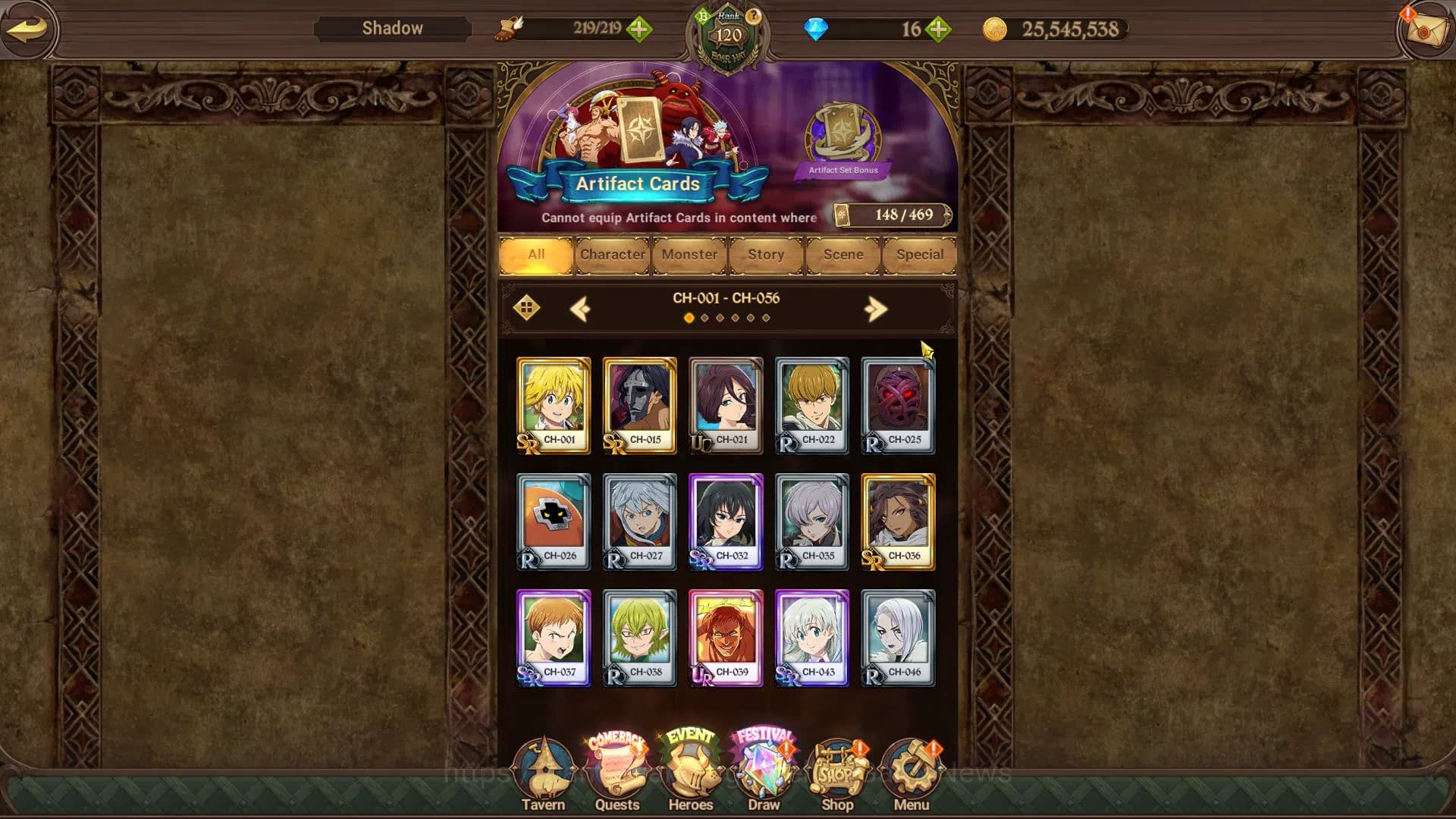The width and height of the screenshot is (1456, 819).
Task: Switch to the Monster tab
Action: click(688, 255)
